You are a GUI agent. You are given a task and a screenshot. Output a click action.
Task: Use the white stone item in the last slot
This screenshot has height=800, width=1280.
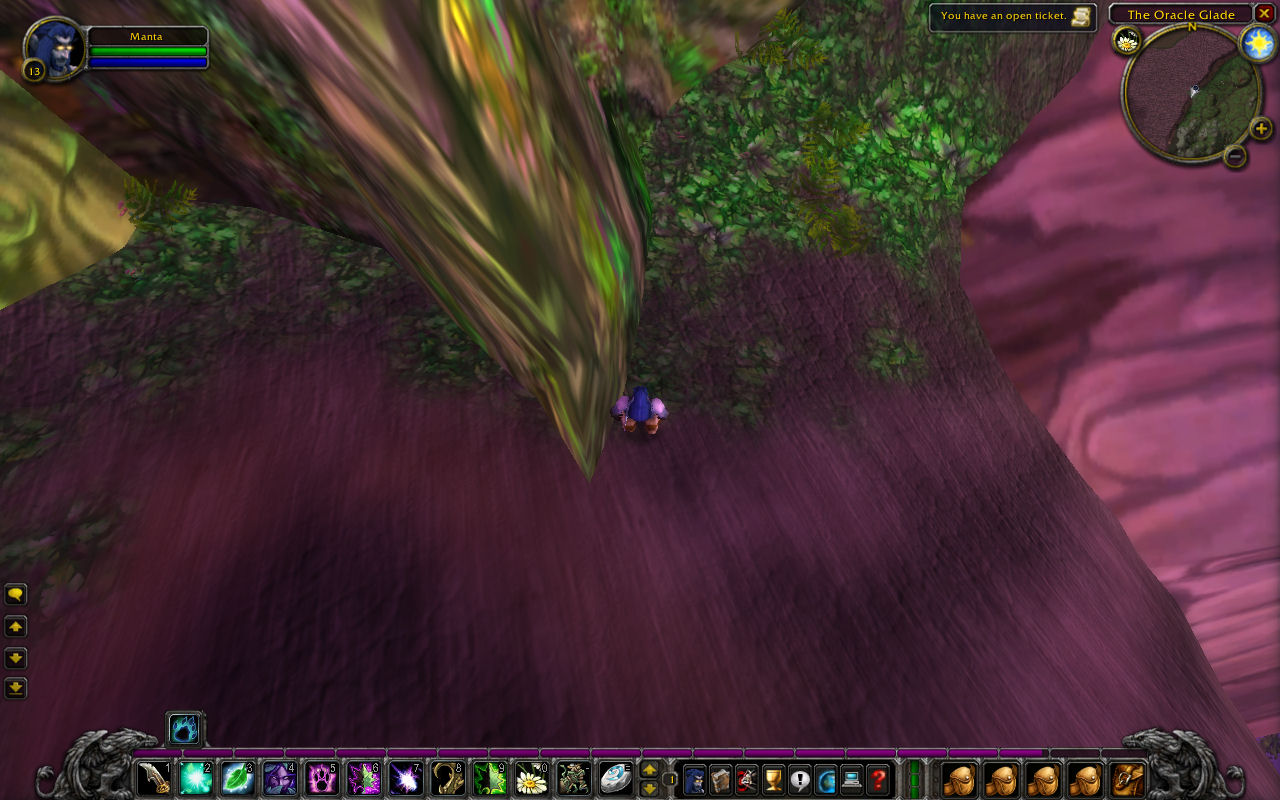coord(615,778)
